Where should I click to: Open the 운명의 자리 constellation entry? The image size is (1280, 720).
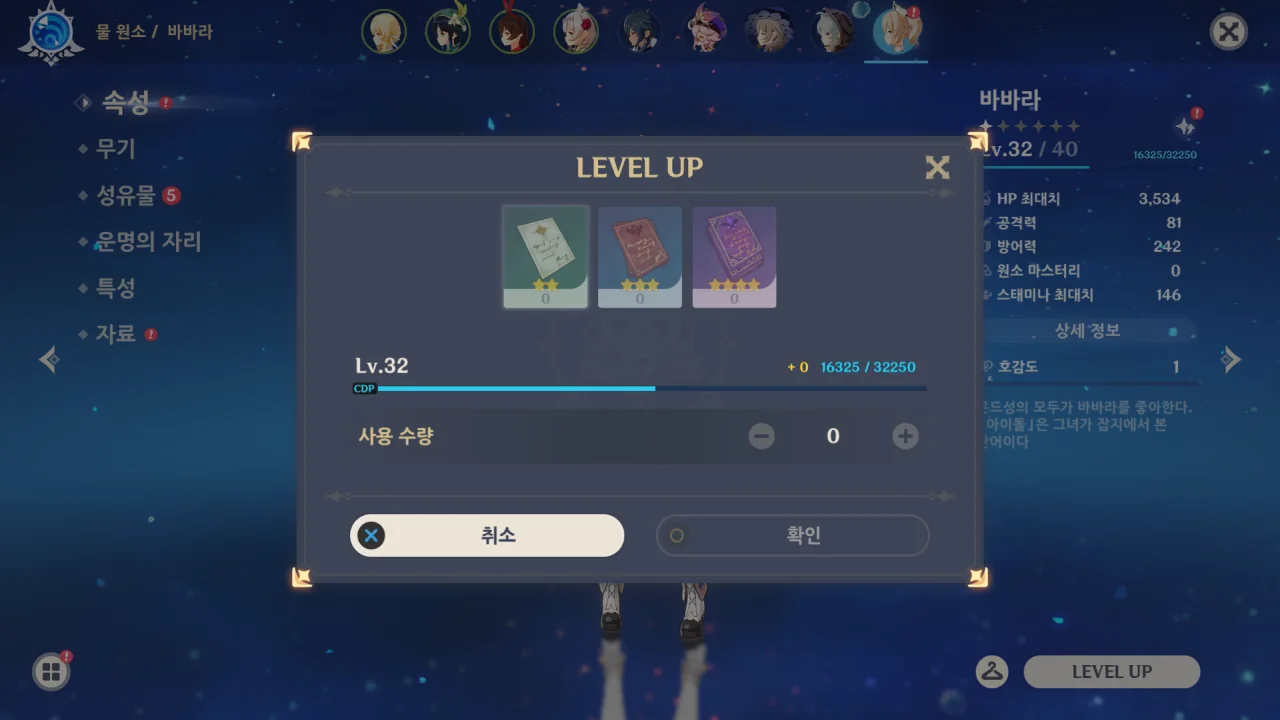[x=148, y=242]
